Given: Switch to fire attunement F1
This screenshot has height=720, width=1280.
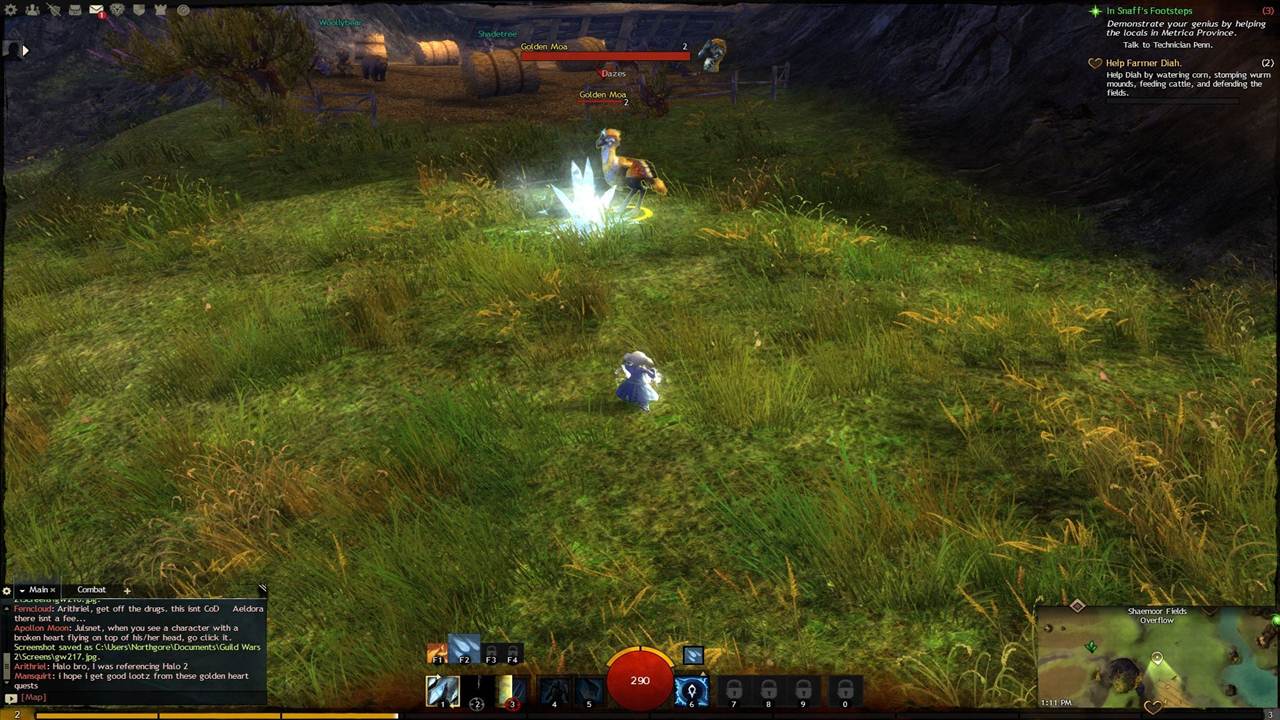Looking at the screenshot, I should pyautogui.click(x=437, y=654).
